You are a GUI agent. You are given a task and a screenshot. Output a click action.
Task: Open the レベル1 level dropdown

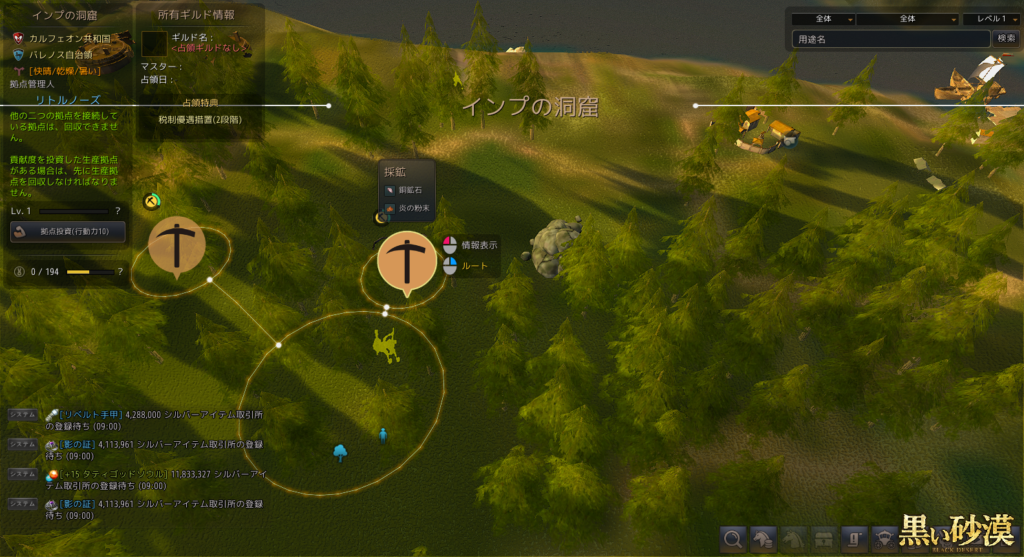(x=990, y=19)
